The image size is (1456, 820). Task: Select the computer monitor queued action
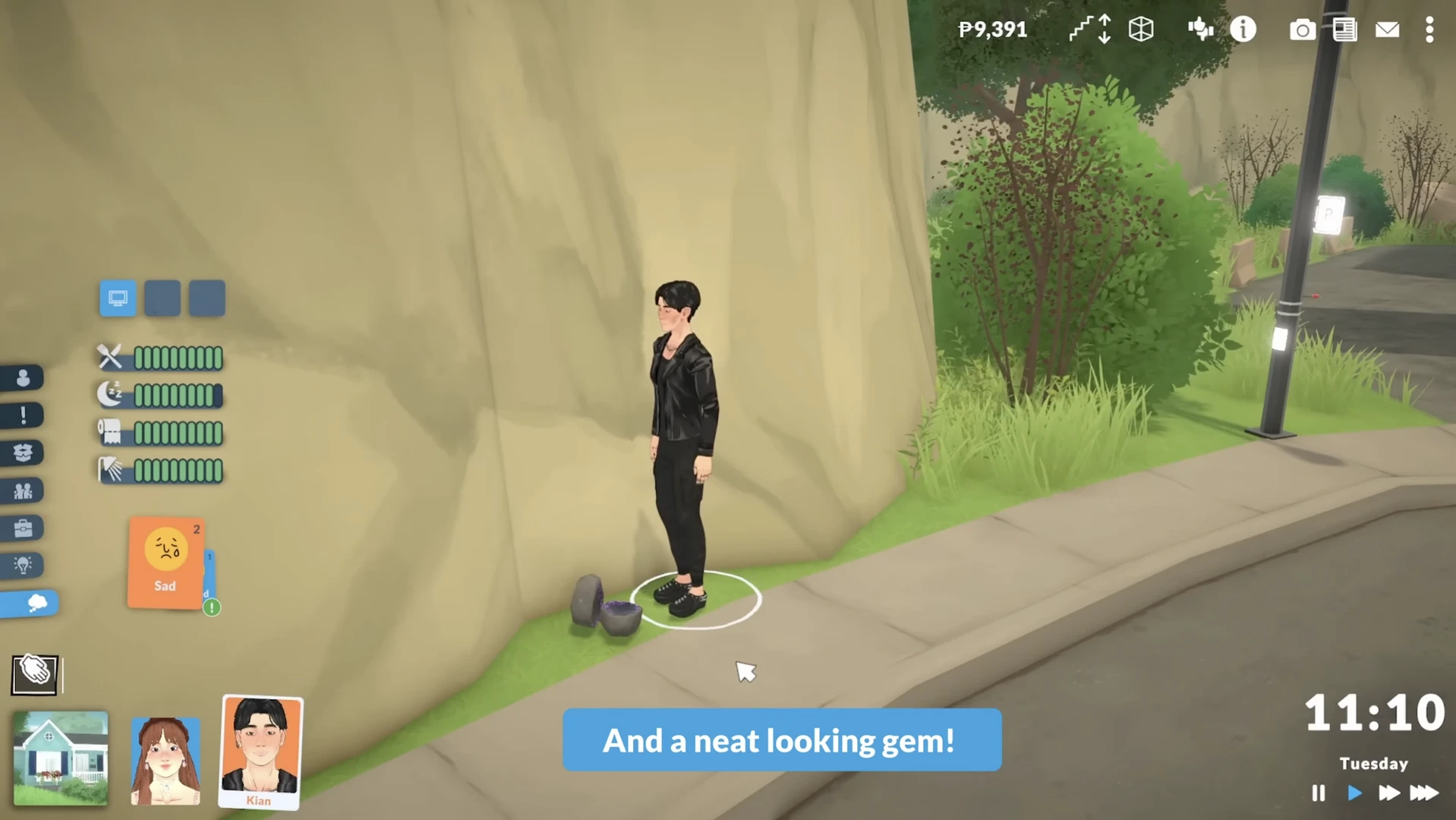pos(118,298)
